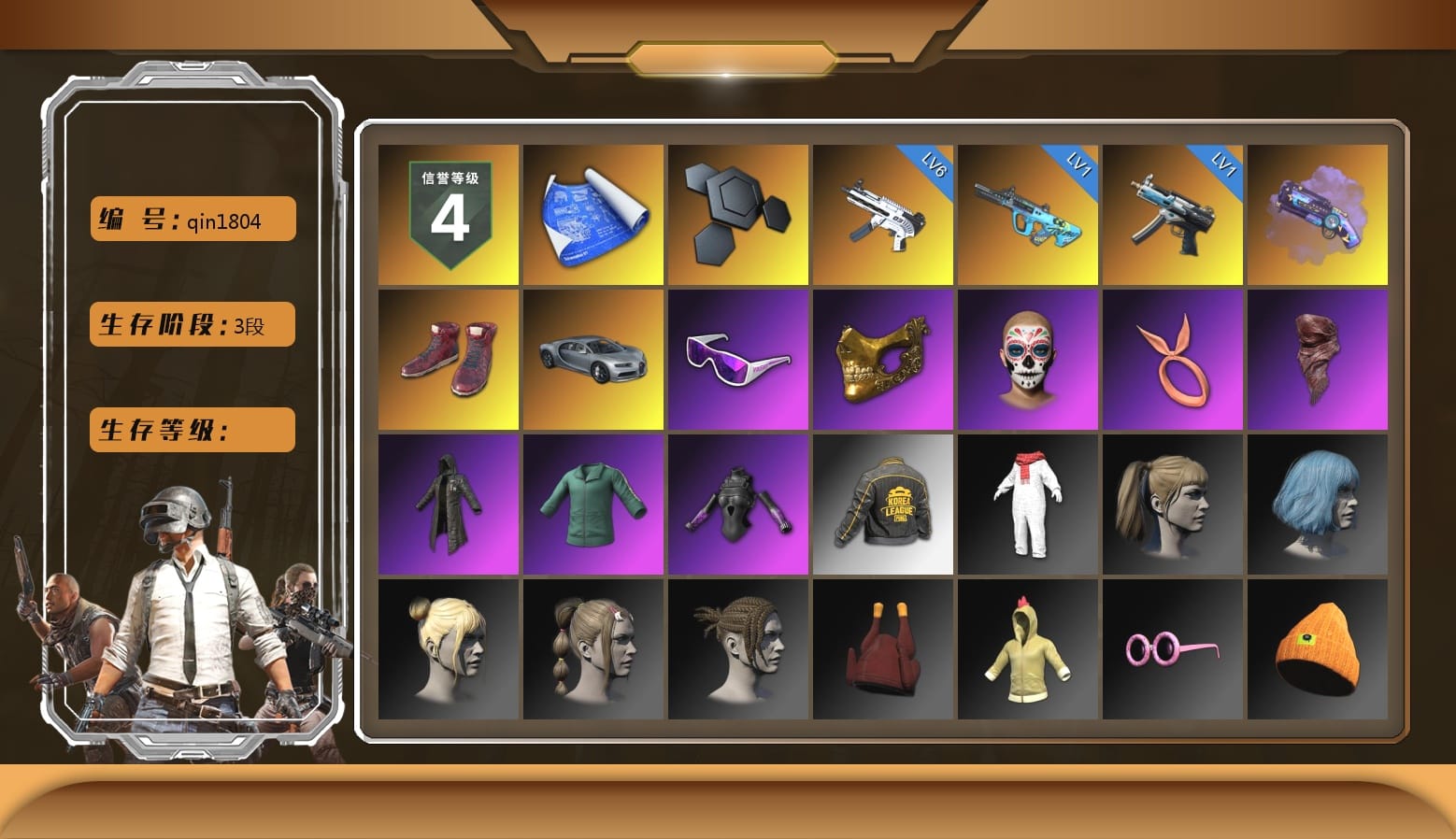
Task: Click the red high-top boots
Action: [447, 360]
